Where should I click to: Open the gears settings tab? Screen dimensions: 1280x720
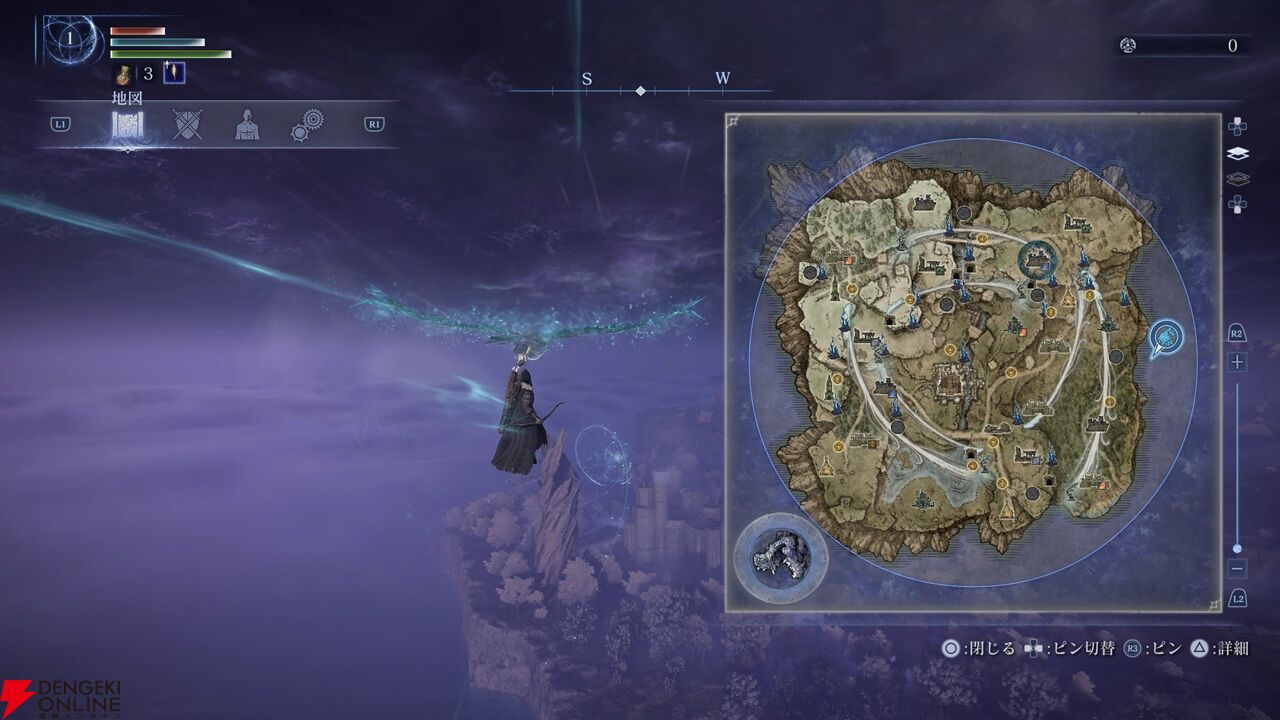[x=307, y=125]
